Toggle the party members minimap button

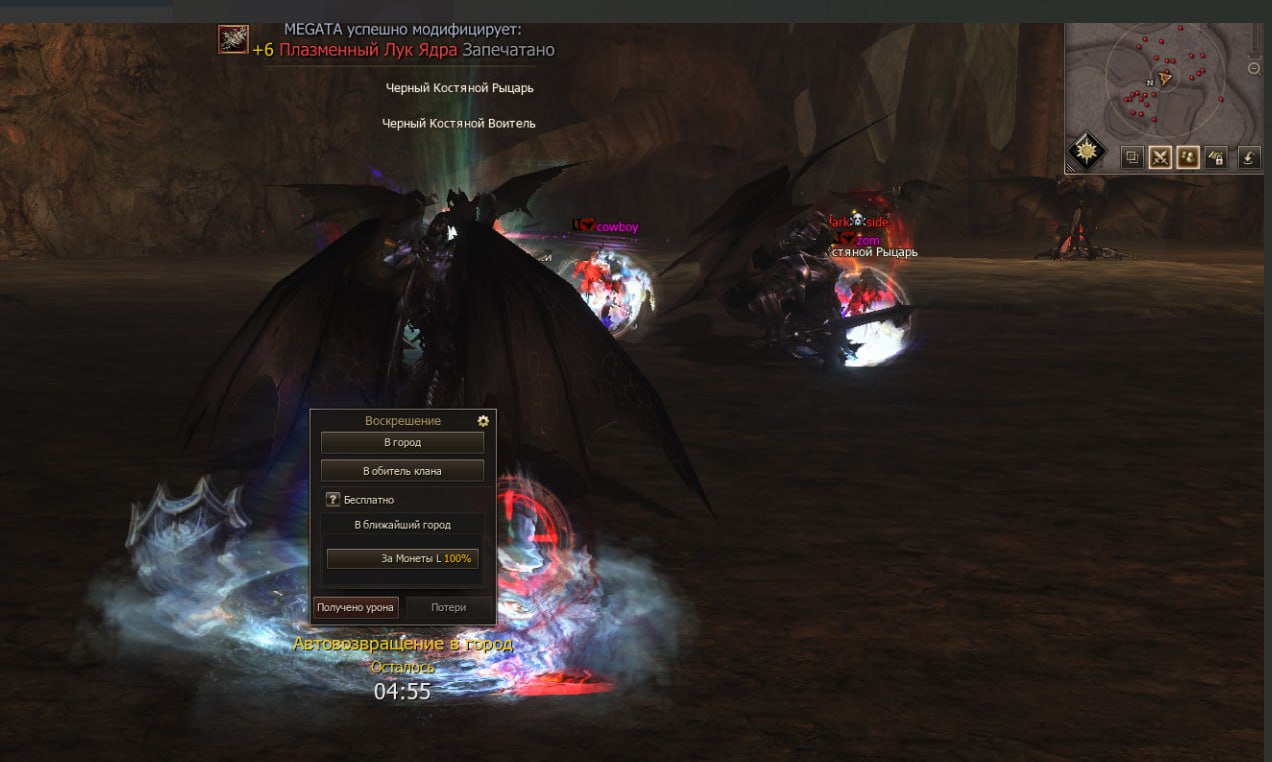tap(1188, 157)
